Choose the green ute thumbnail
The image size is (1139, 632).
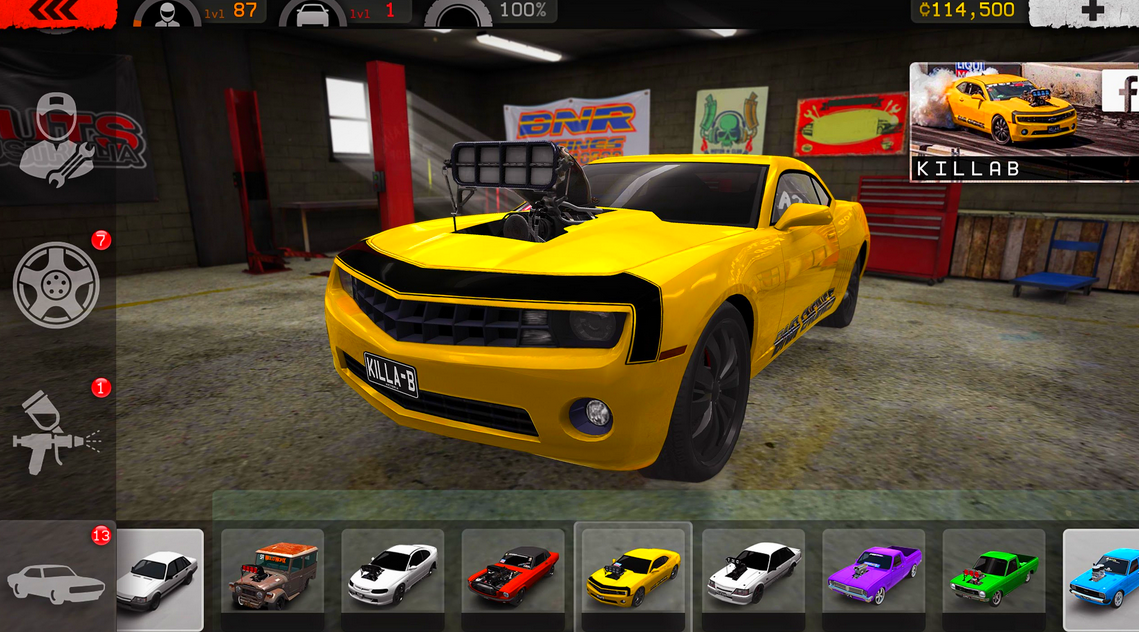pyautogui.click(x=993, y=575)
